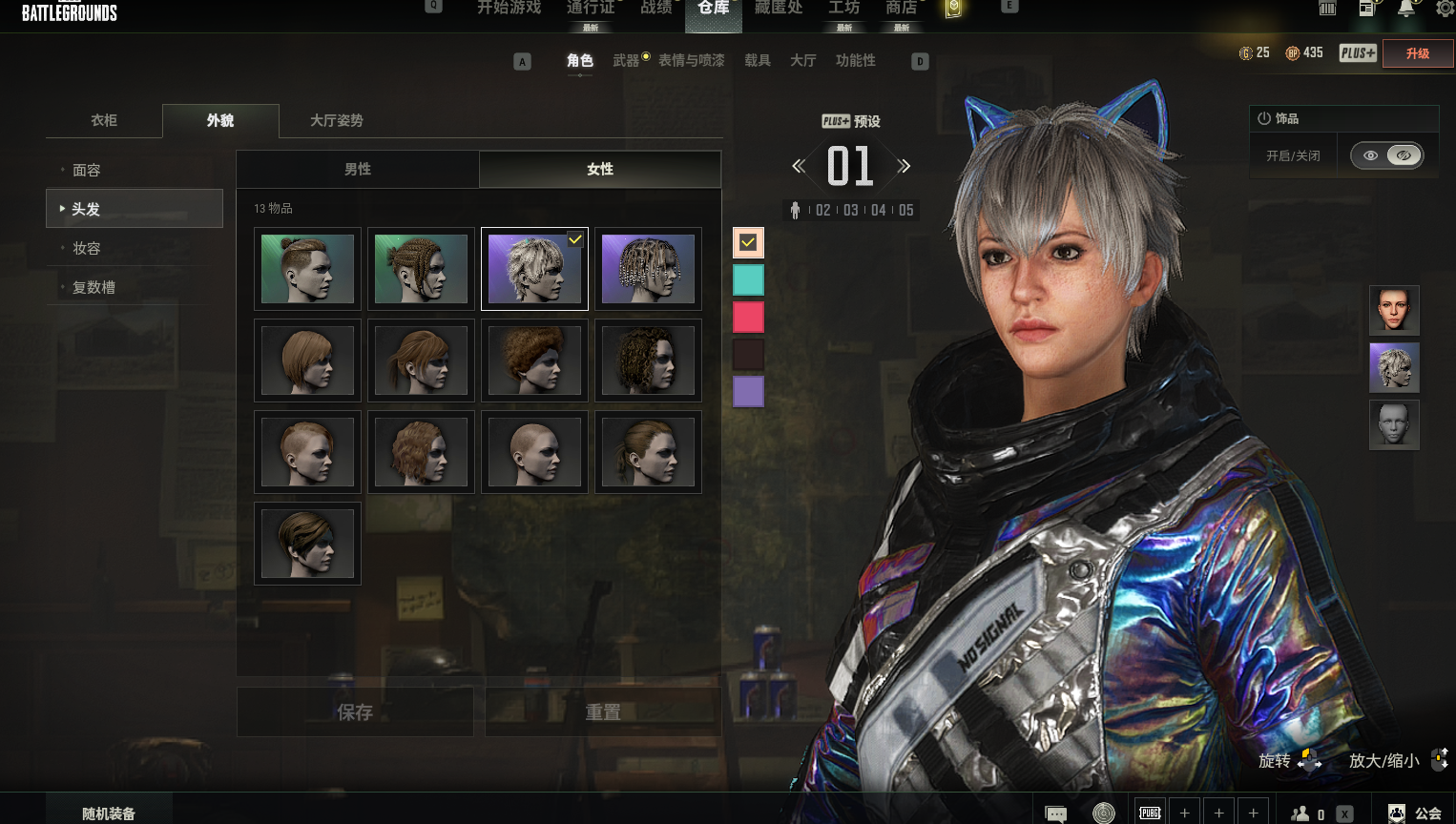The height and width of the screenshot is (824, 1456).
Task: Reset appearance with the 重置 button
Action: point(603,712)
